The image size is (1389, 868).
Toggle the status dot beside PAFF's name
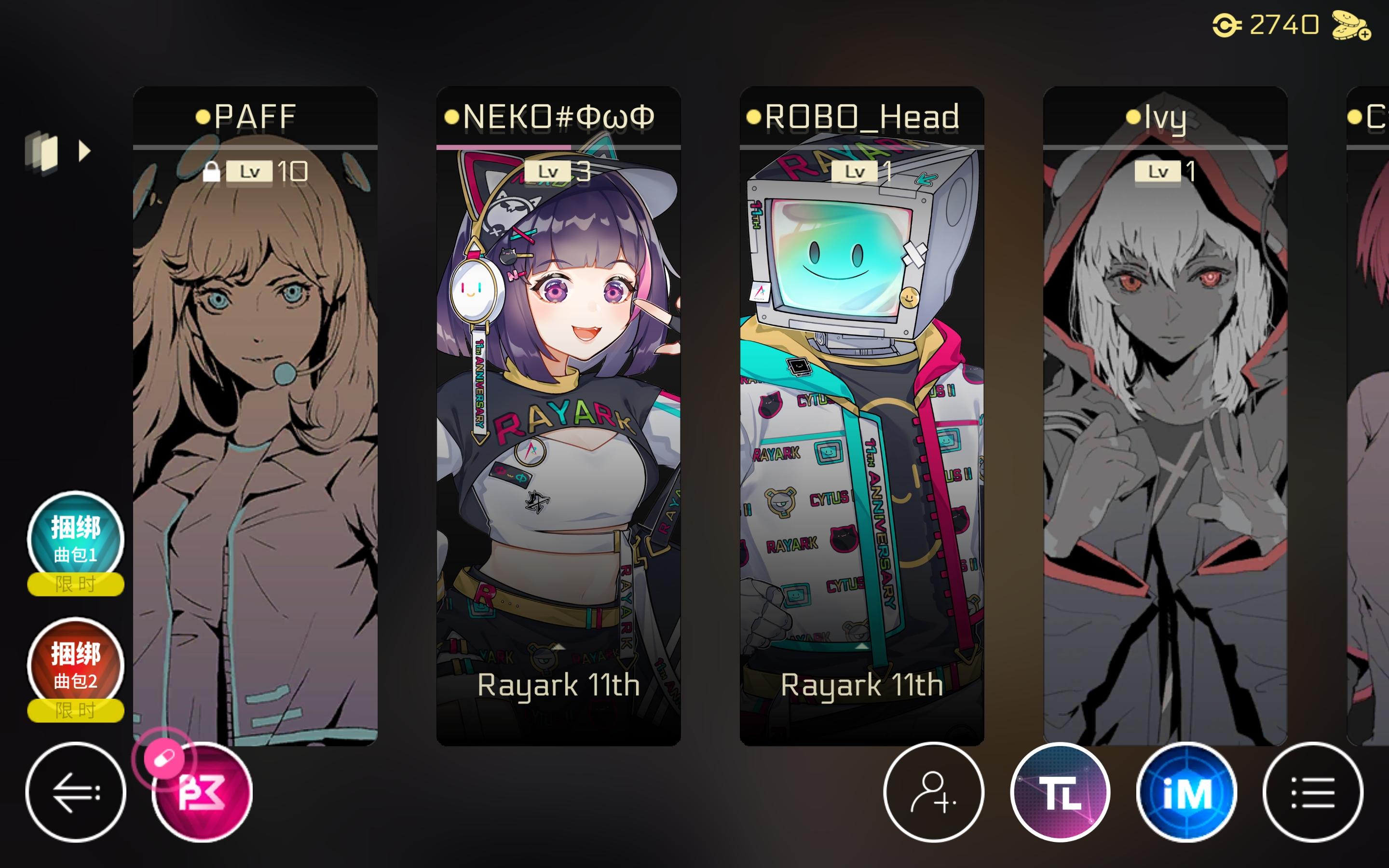[x=202, y=117]
